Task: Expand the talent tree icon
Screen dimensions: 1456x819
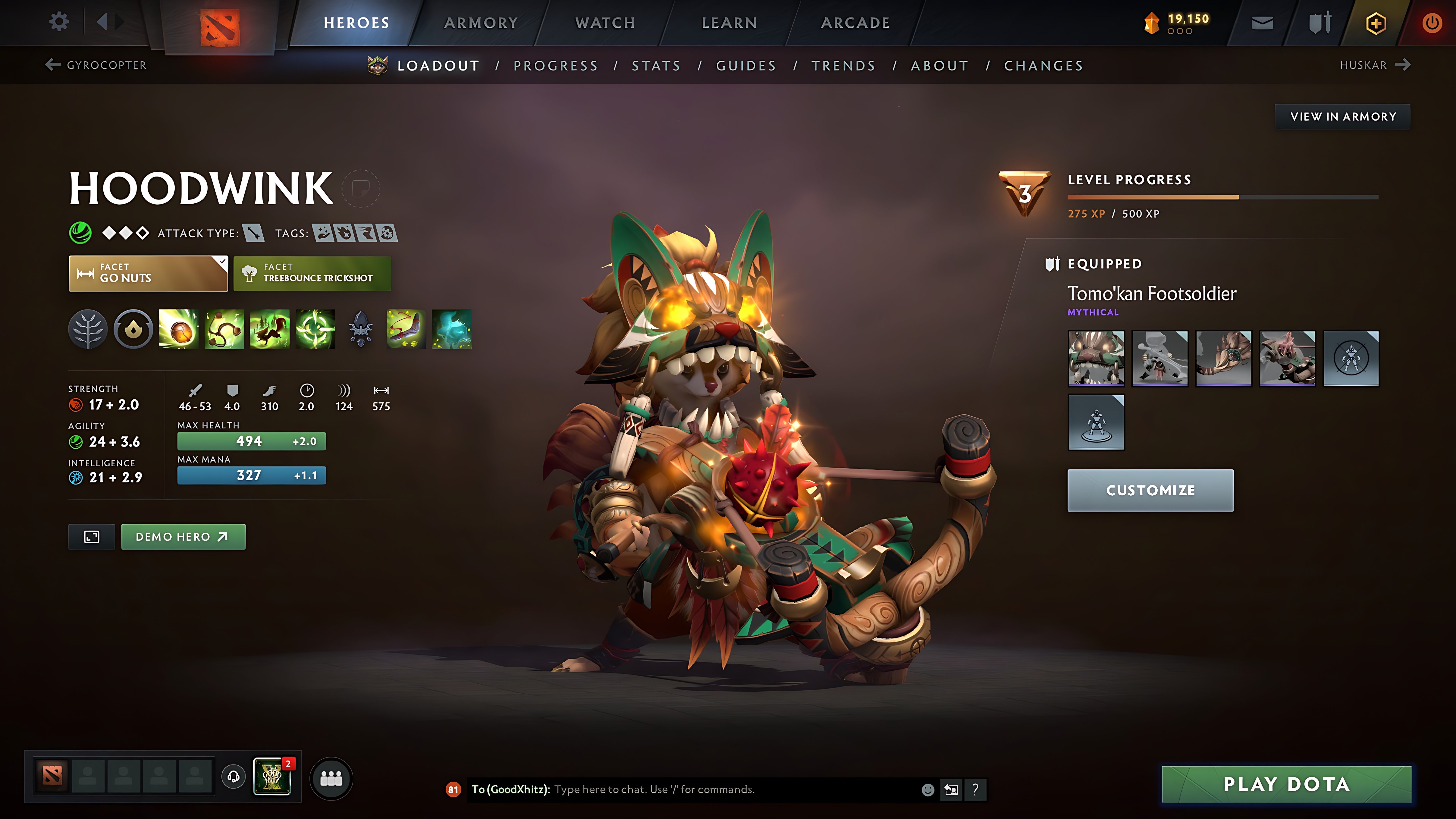Action: pyautogui.click(x=88, y=330)
